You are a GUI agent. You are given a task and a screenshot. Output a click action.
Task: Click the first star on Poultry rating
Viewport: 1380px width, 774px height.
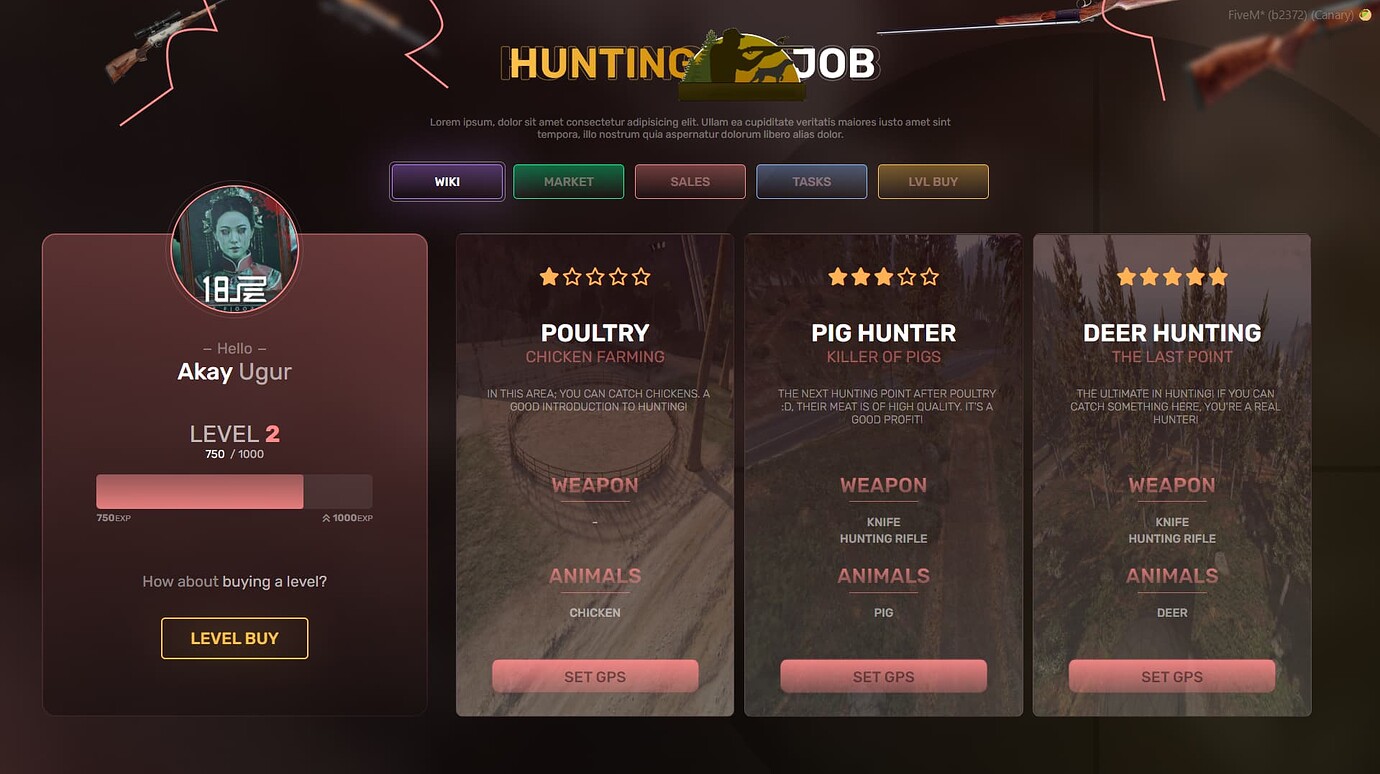pyautogui.click(x=549, y=276)
